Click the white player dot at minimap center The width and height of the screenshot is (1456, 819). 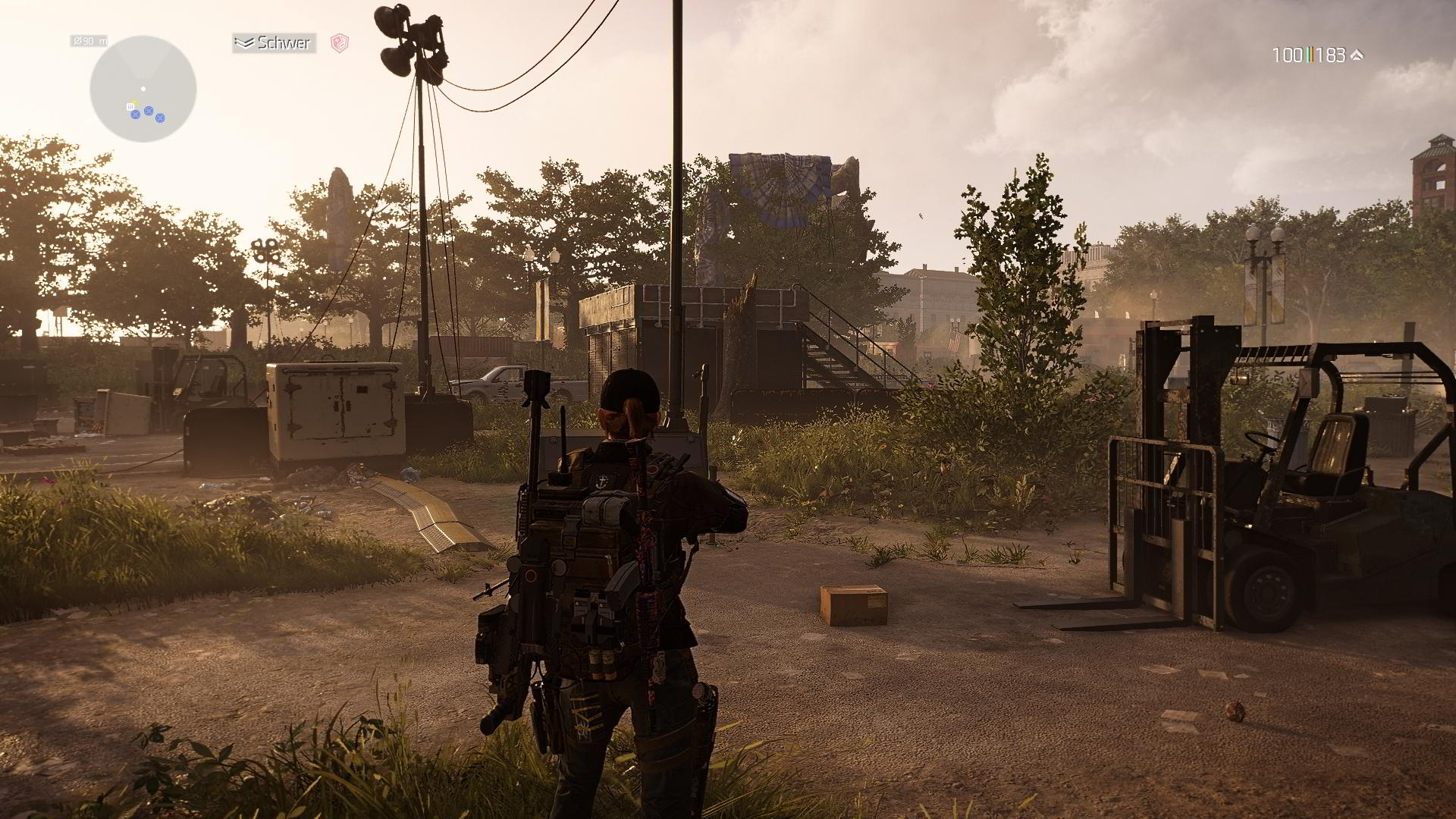pos(143,88)
